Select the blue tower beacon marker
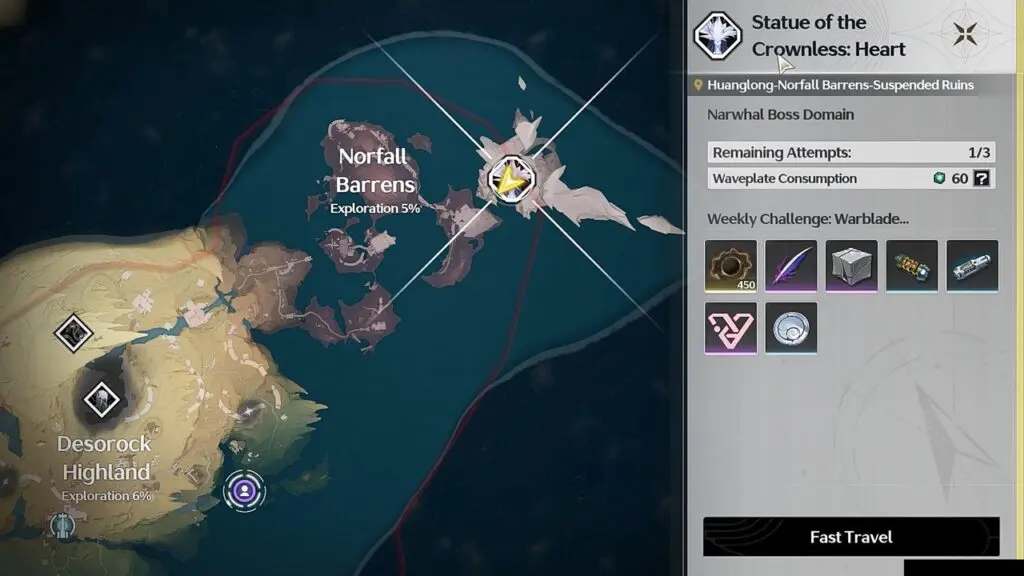The width and height of the screenshot is (1024, 576). click(63, 524)
